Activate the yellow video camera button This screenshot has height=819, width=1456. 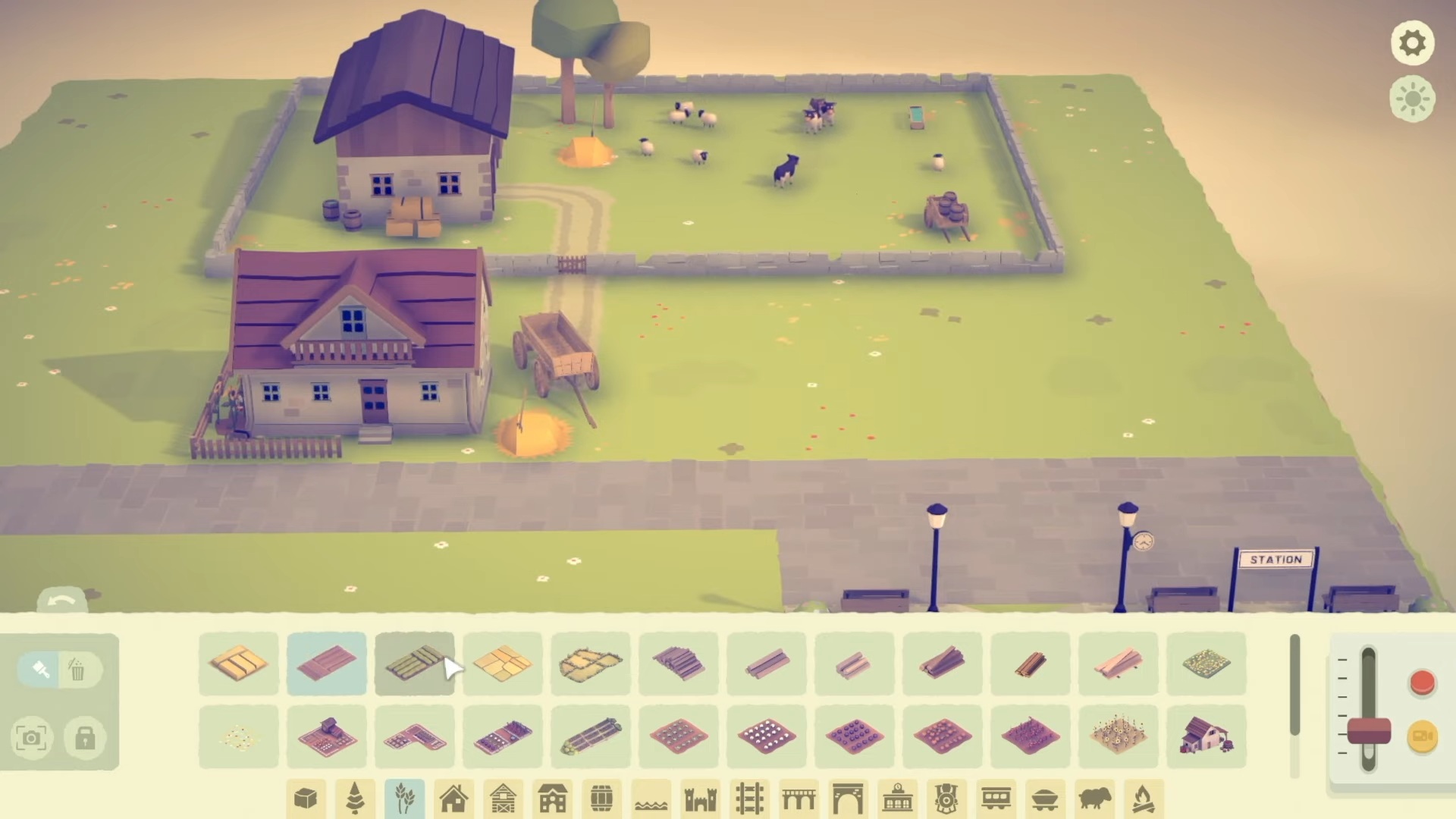pos(1422,736)
